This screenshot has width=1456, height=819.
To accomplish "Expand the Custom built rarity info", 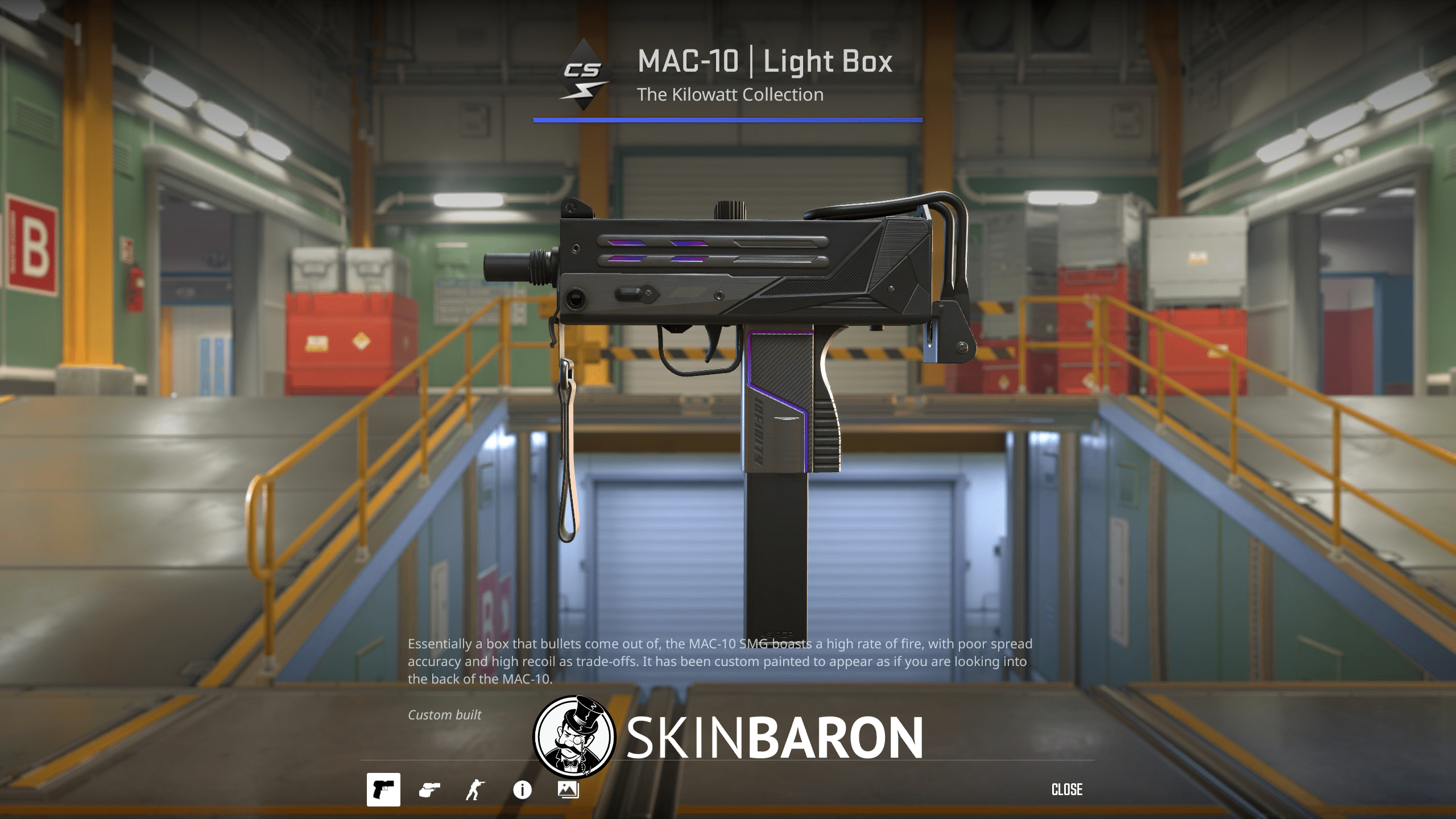I will click(x=445, y=714).
